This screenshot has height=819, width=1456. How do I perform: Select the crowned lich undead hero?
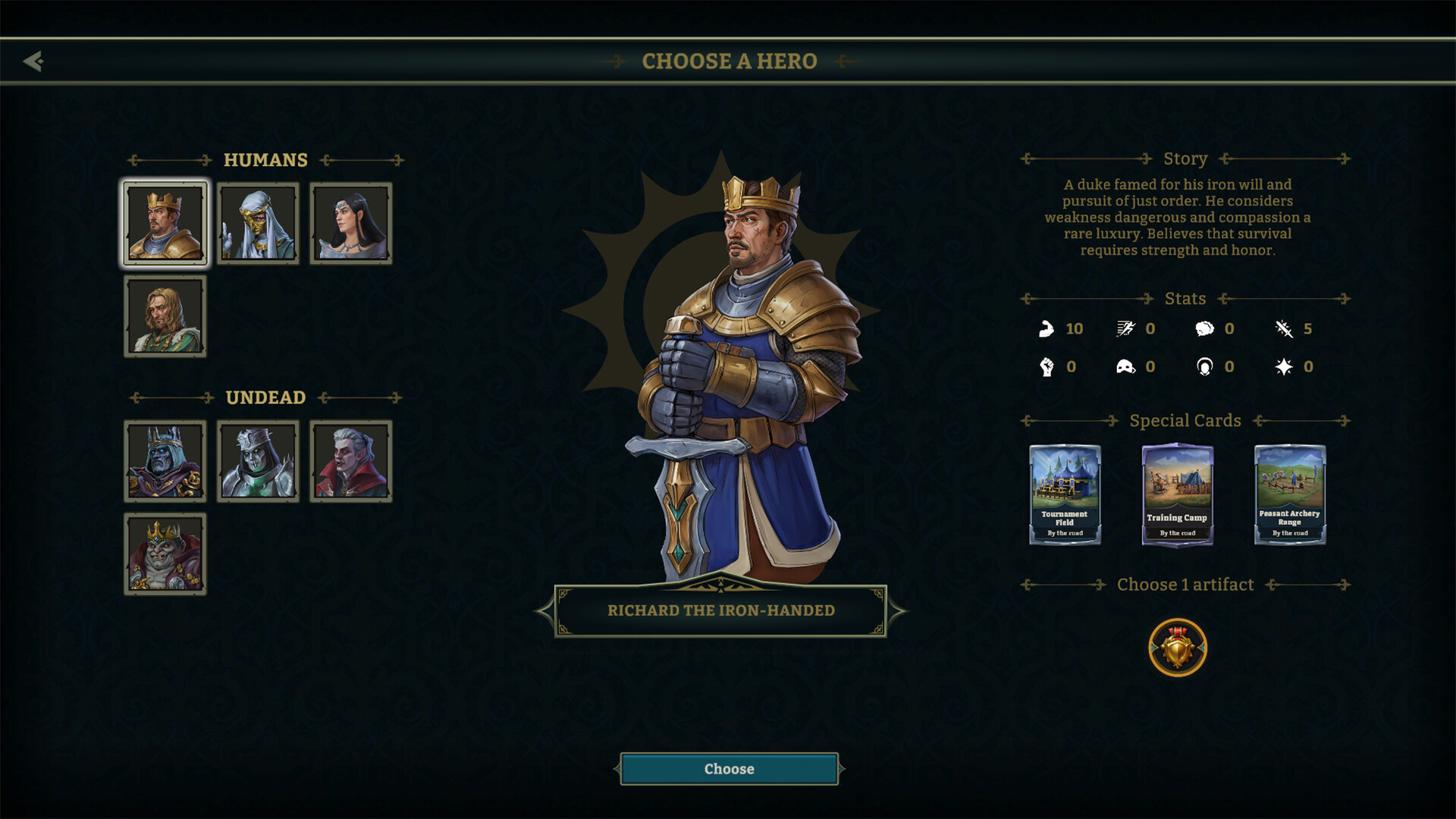click(x=165, y=461)
